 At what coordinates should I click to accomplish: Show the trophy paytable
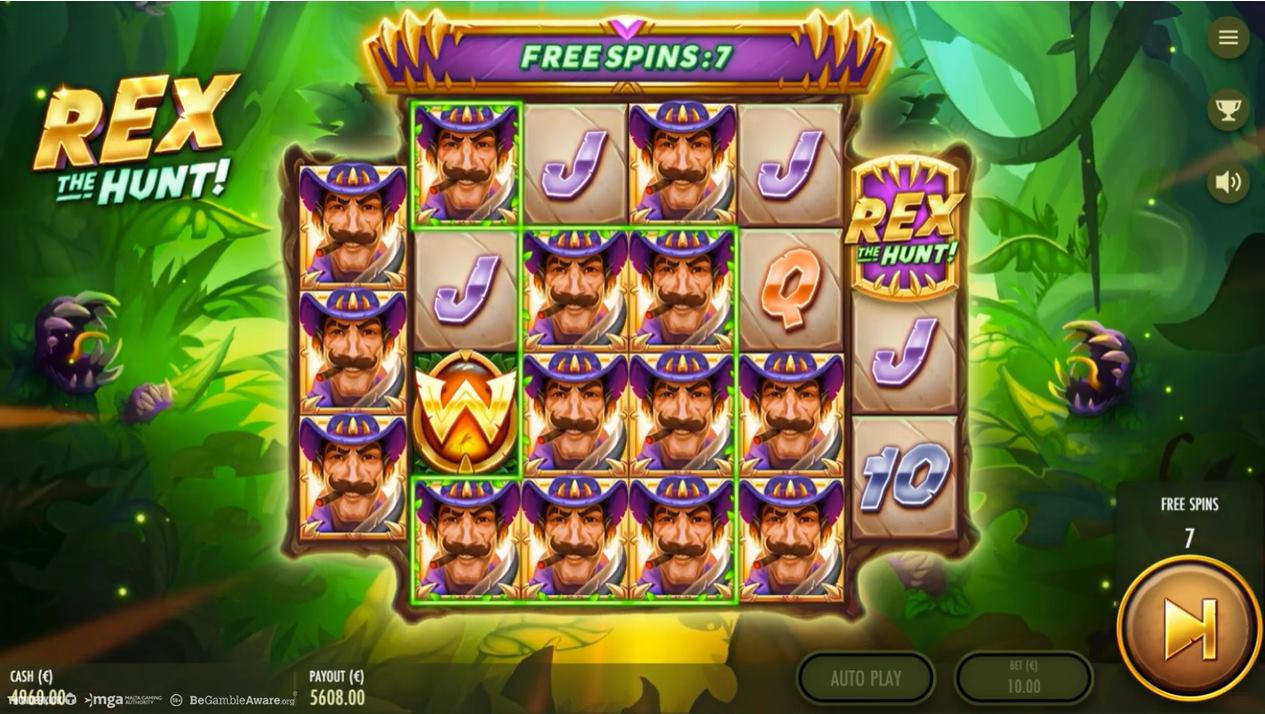click(x=1228, y=109)
